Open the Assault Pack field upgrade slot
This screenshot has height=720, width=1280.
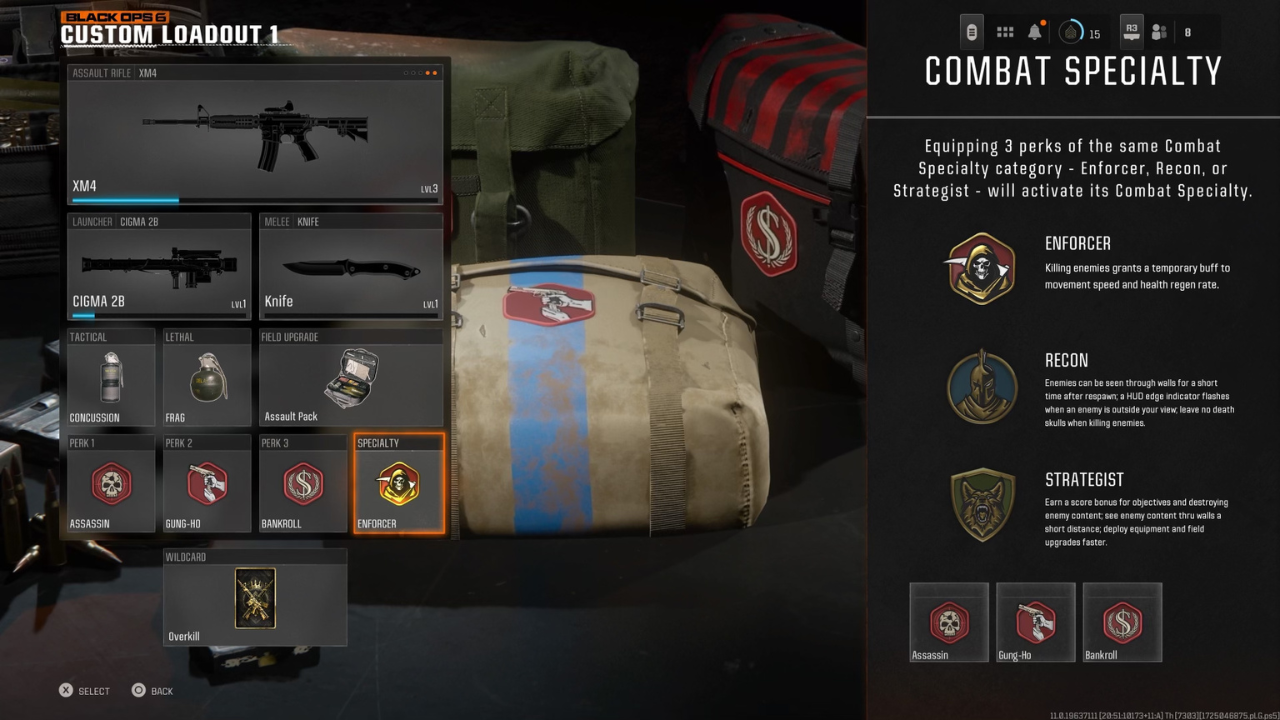(x=351, y=377)
